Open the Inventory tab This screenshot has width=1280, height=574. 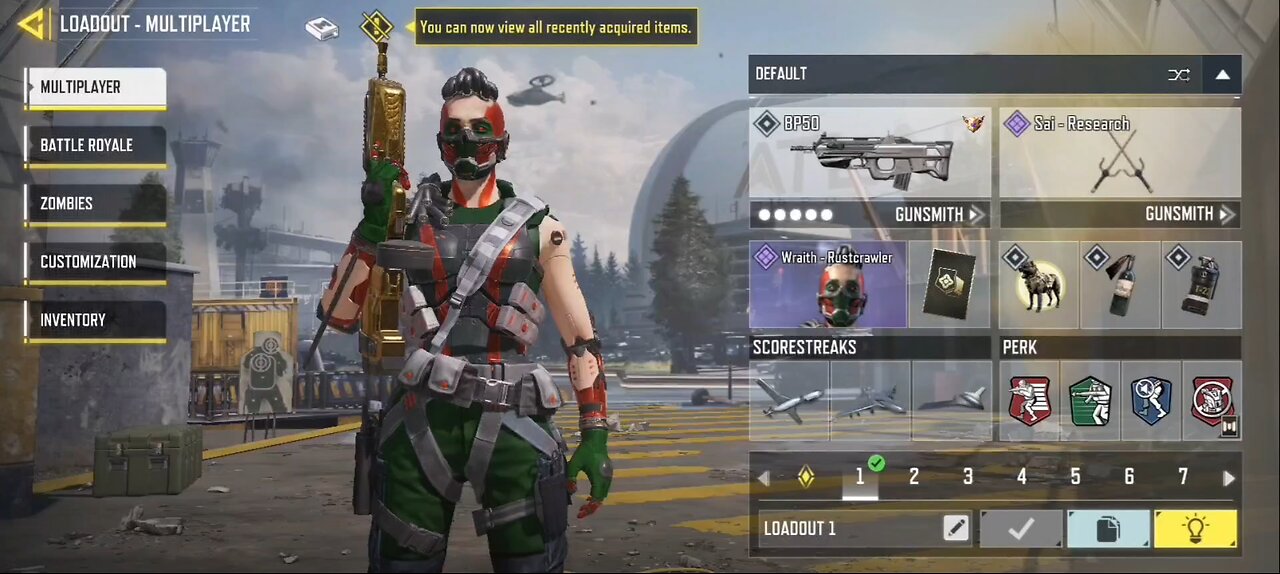click(95, 320)
